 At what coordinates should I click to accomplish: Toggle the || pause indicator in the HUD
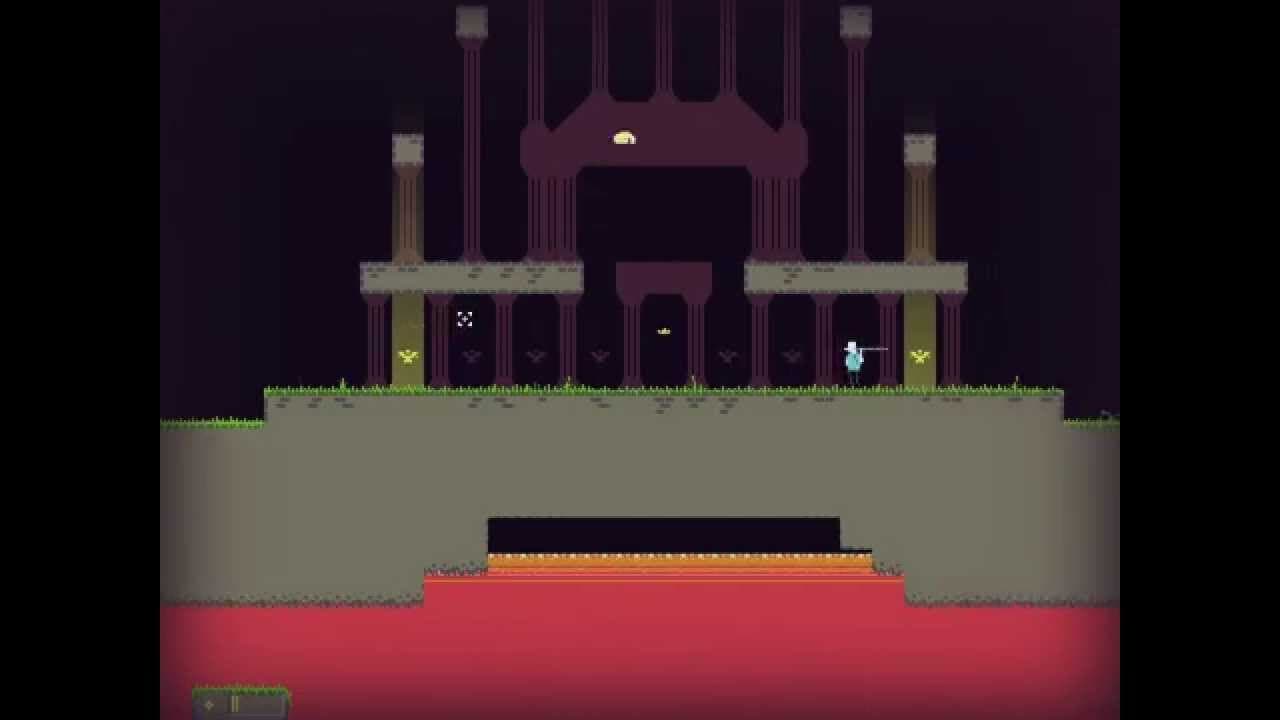pyautogui.click(x=234, y=705)
